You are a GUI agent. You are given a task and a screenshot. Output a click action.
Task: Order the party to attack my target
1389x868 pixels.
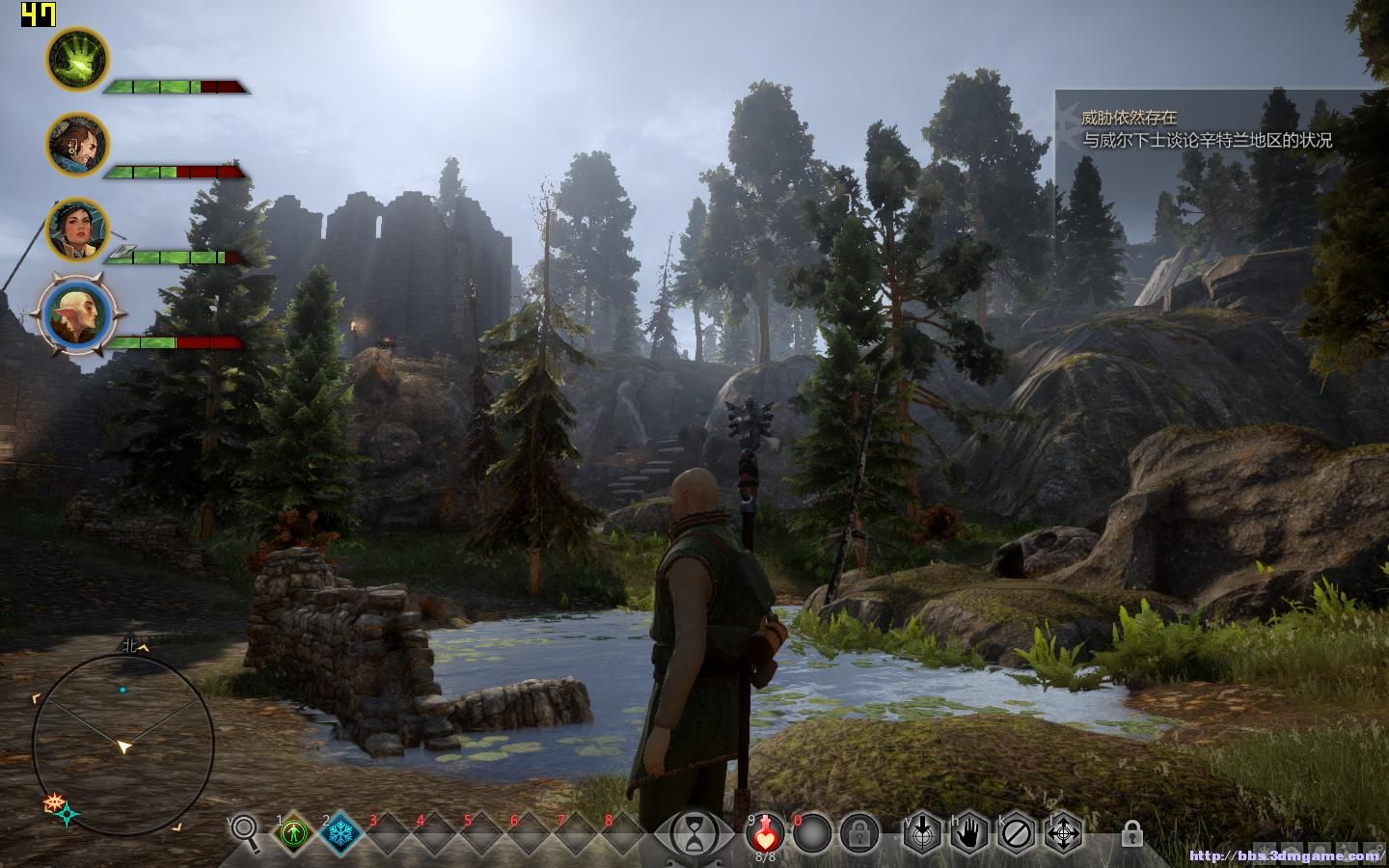(921, 832)
